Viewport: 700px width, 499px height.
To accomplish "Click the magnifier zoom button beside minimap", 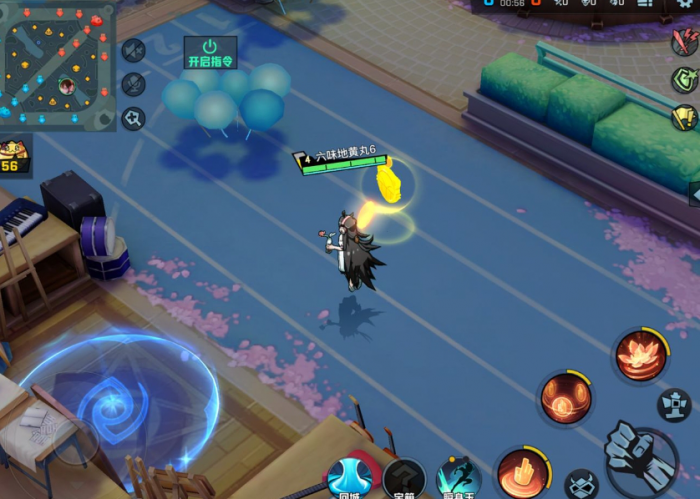I will pyautogui.click(x=134, y=119).
